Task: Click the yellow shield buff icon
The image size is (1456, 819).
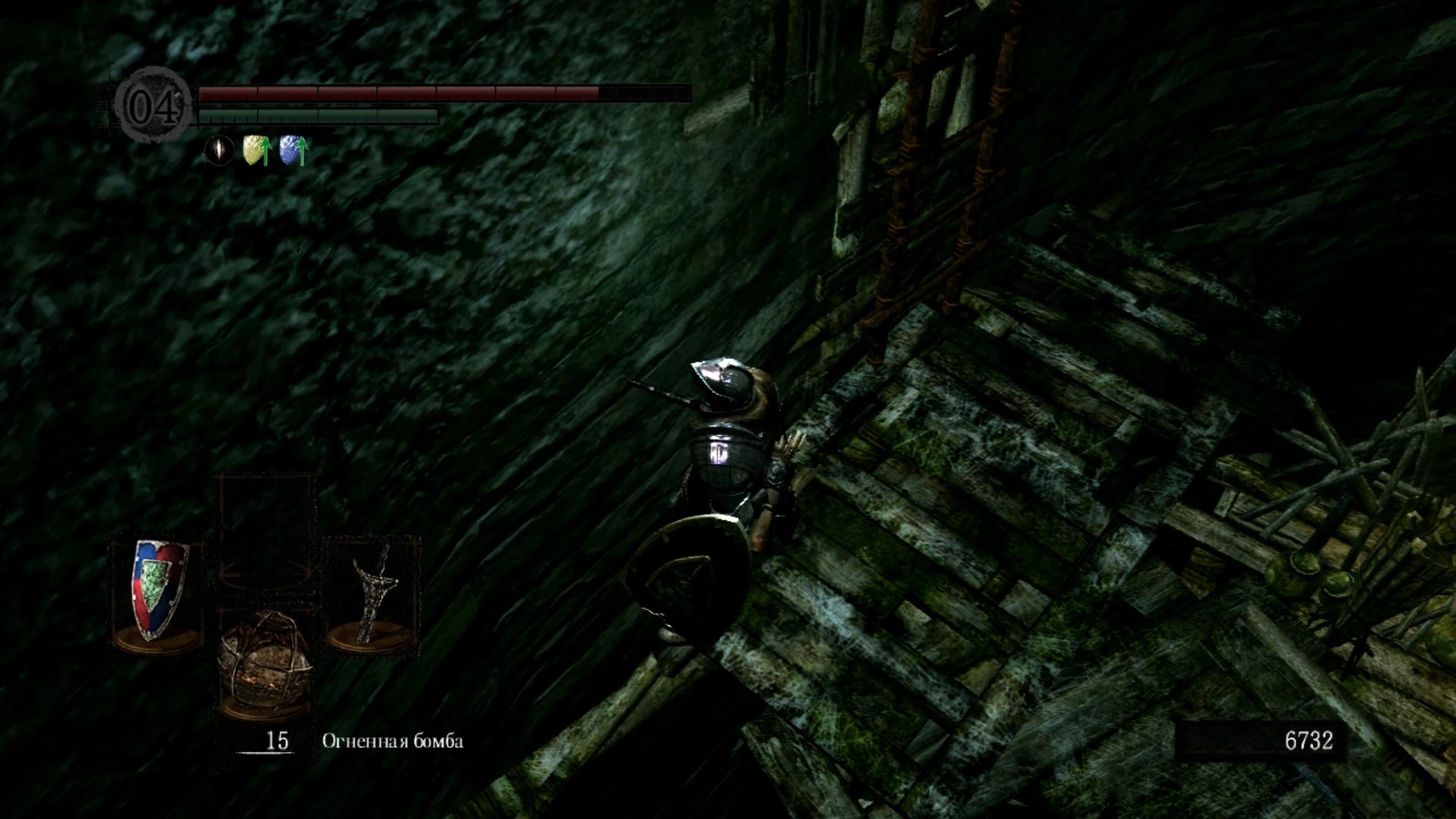Action: (x=256, y=150)
